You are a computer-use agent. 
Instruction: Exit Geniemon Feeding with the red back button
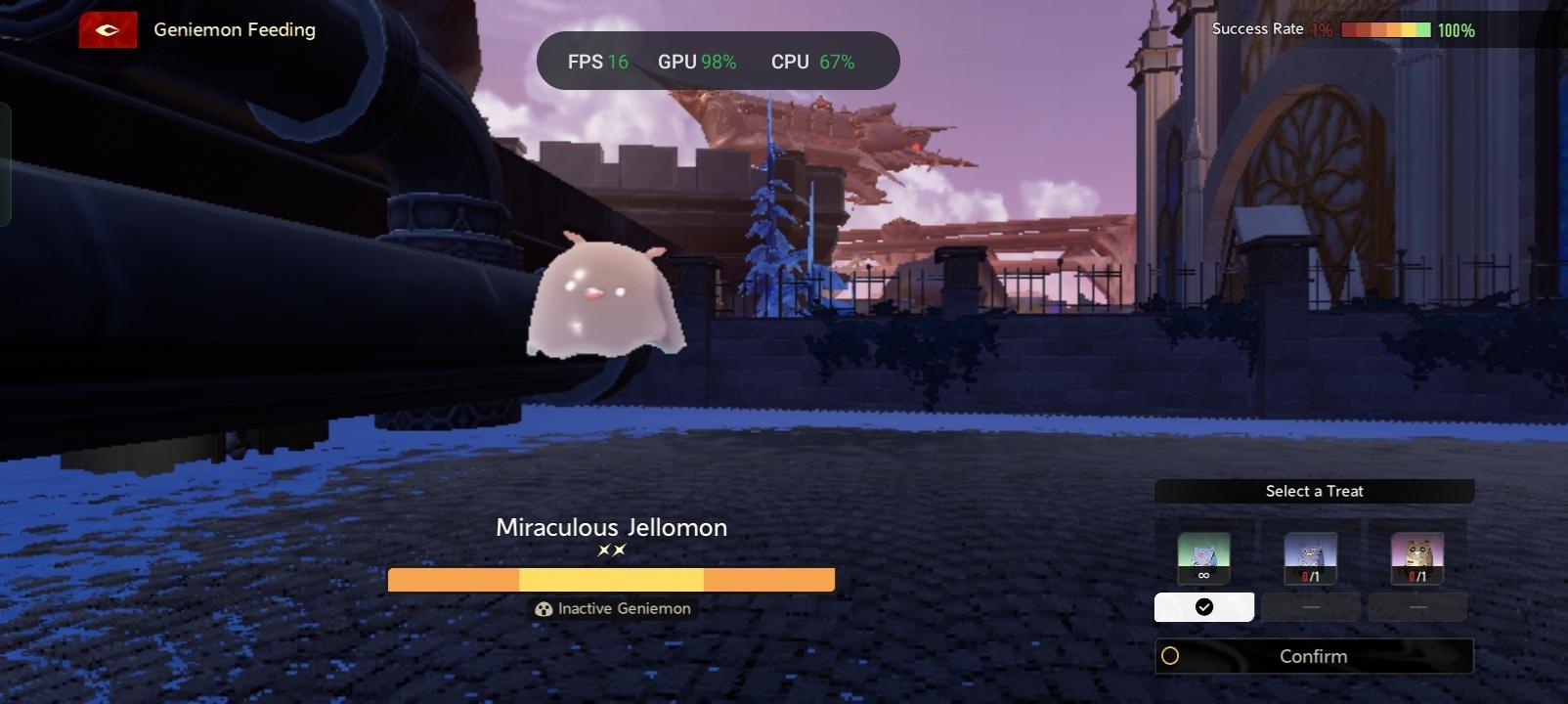pos(108,30)
